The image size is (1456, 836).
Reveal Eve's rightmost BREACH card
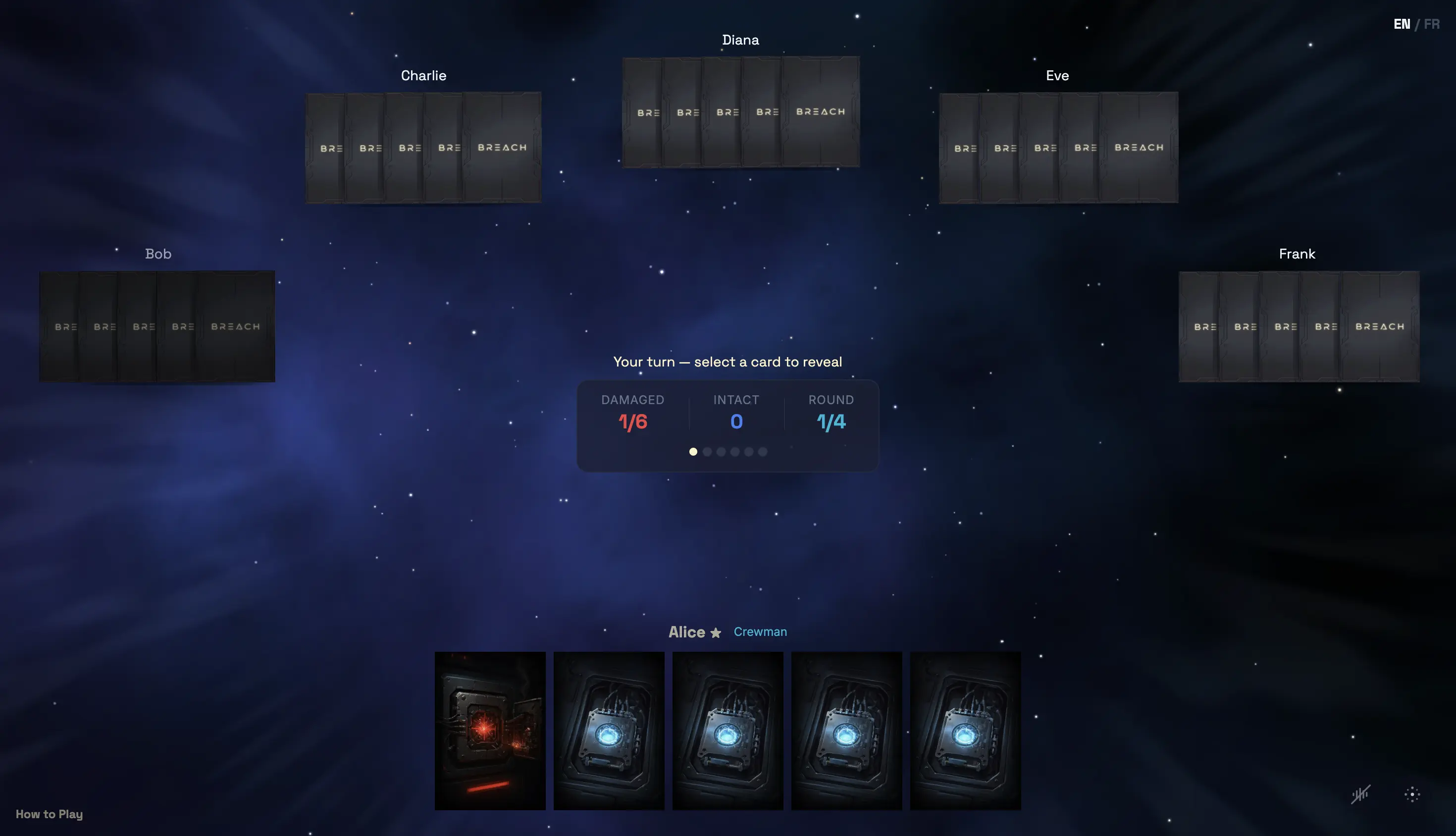point(1139,148)
